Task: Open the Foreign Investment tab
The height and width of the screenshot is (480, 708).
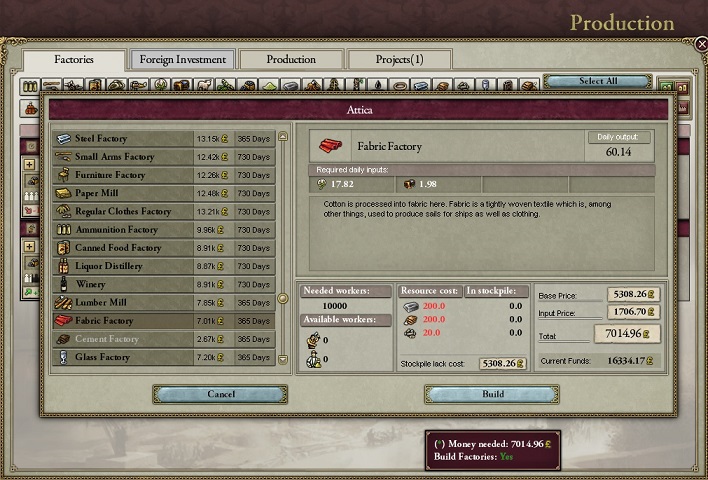Action: pyautogui.click(x=182, y=60)
